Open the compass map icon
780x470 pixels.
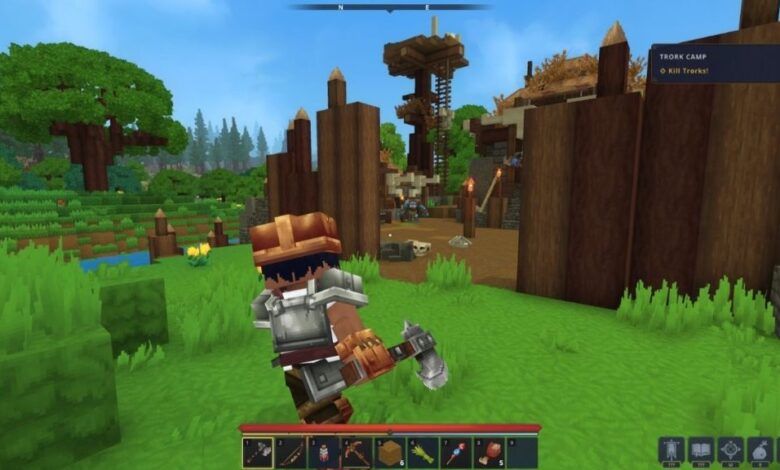pyautogui.click(x=731, y=450)
